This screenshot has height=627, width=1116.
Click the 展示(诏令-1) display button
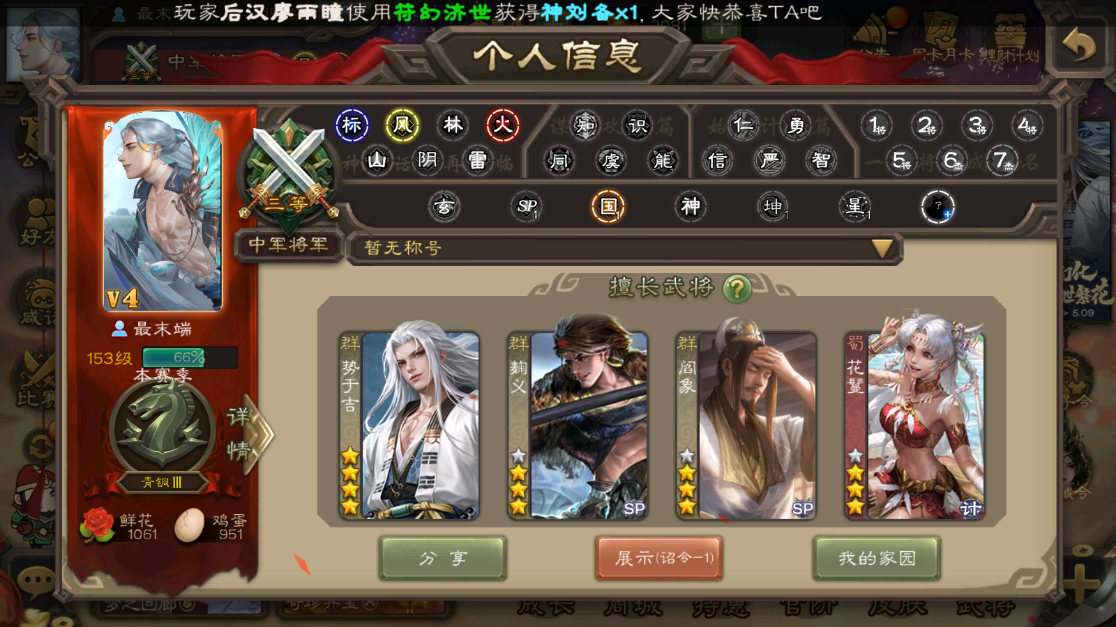point(659,558)
